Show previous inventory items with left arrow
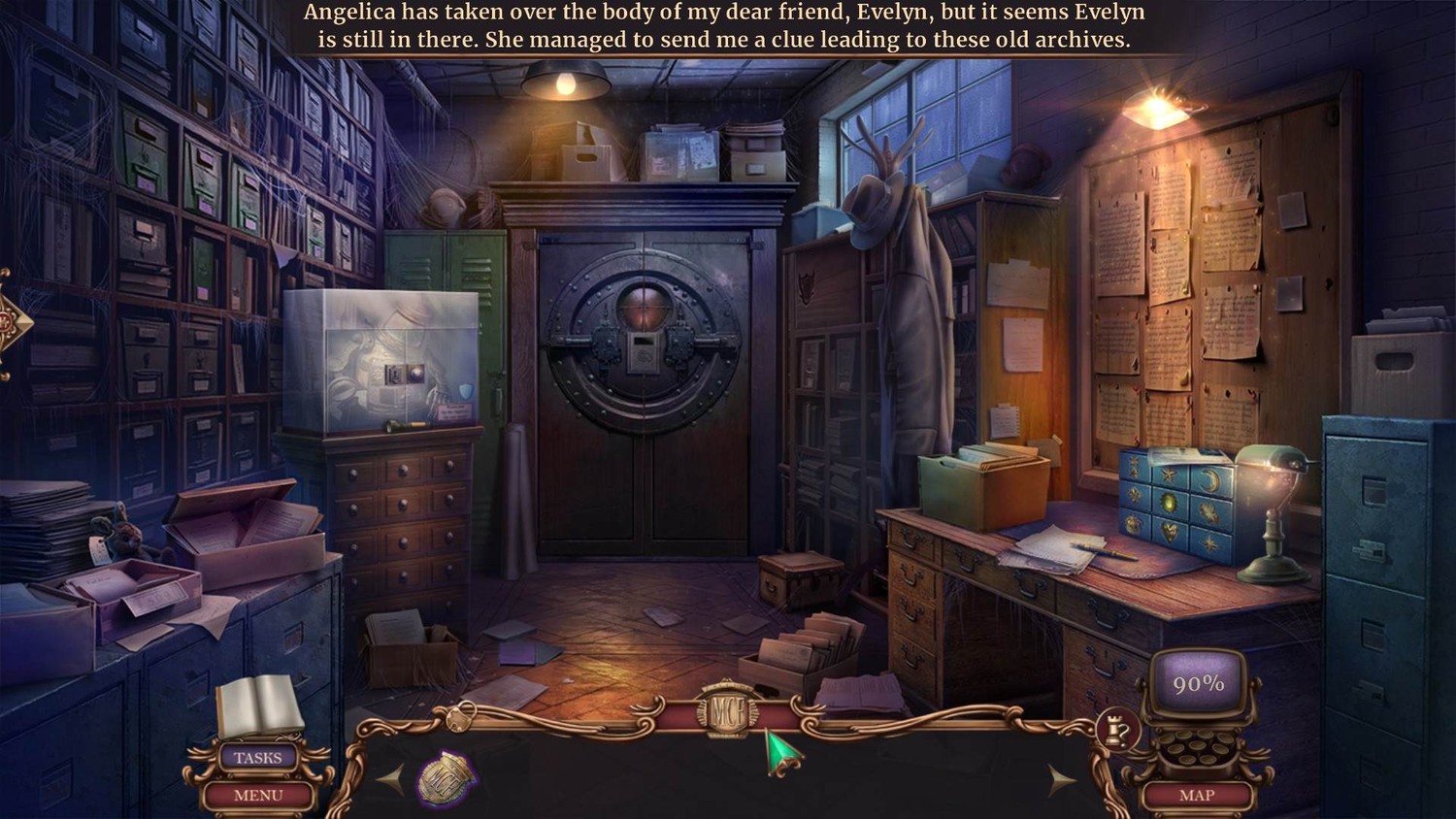 pos(391,778)
